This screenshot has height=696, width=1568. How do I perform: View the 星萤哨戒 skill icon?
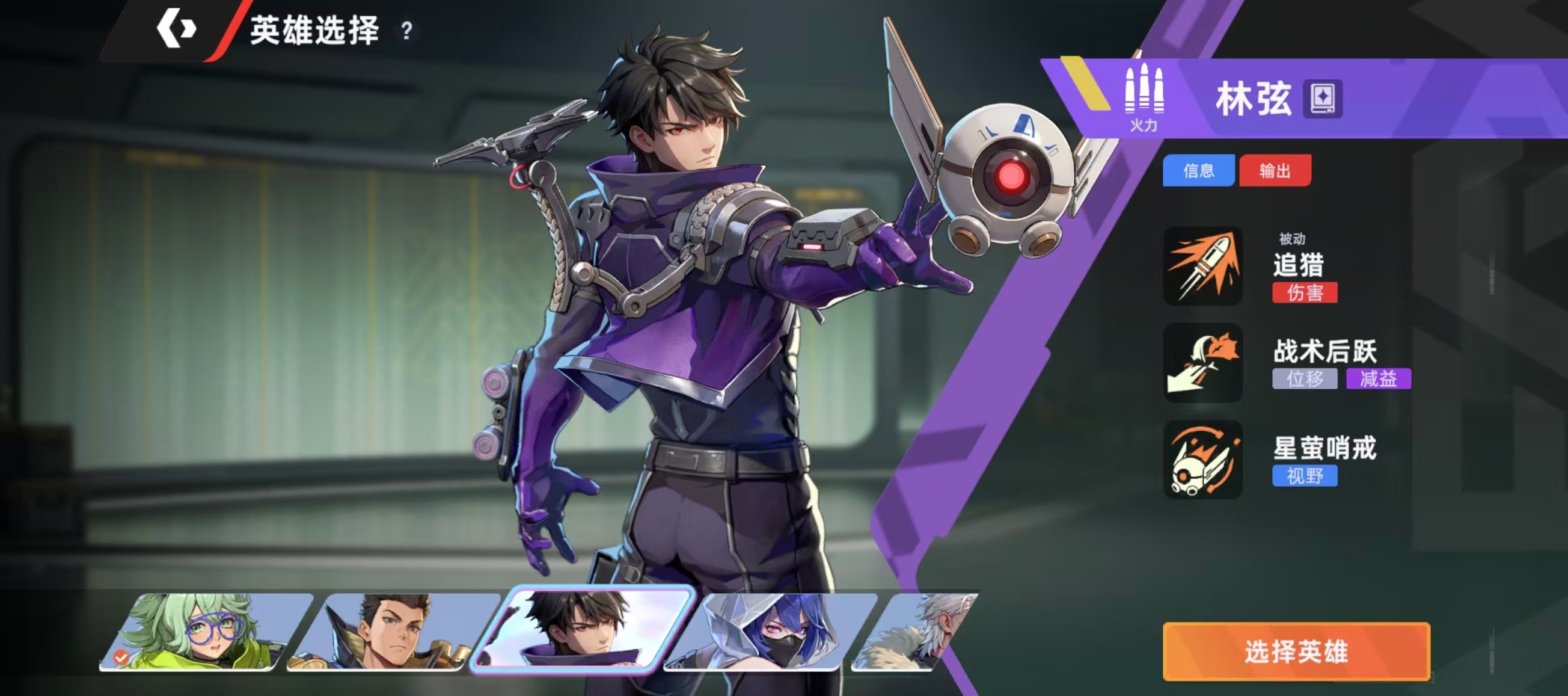pos(1203,460)
